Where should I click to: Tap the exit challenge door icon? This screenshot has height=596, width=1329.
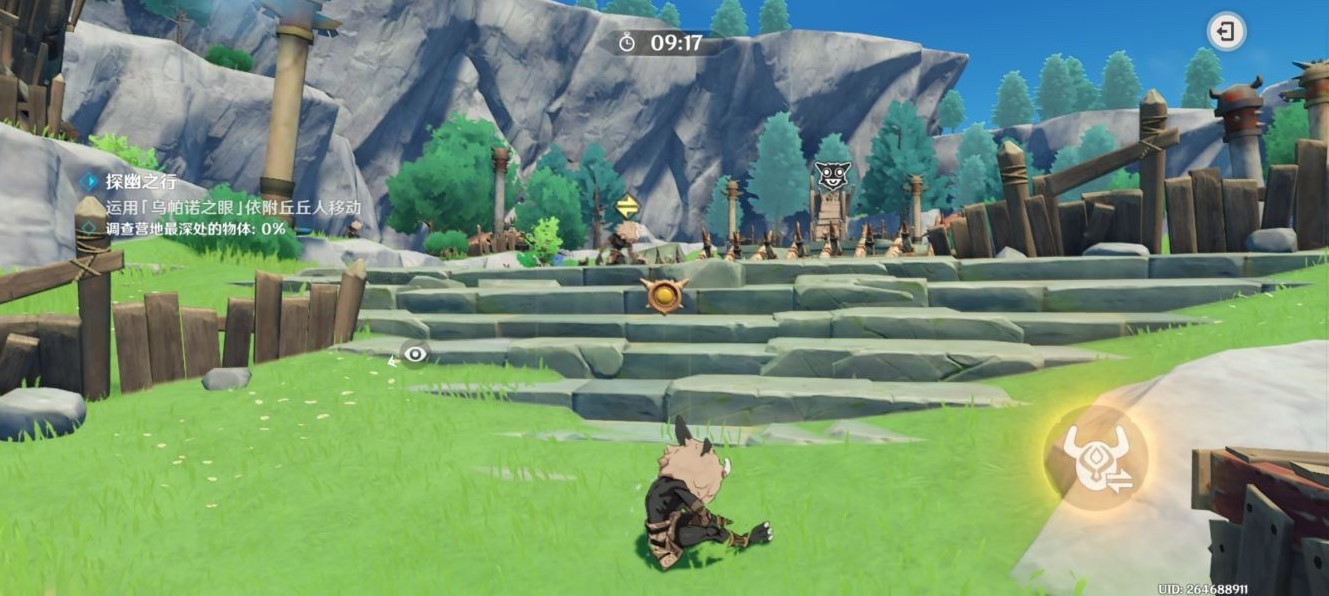pyautogui.click(x=1226, y=32)
